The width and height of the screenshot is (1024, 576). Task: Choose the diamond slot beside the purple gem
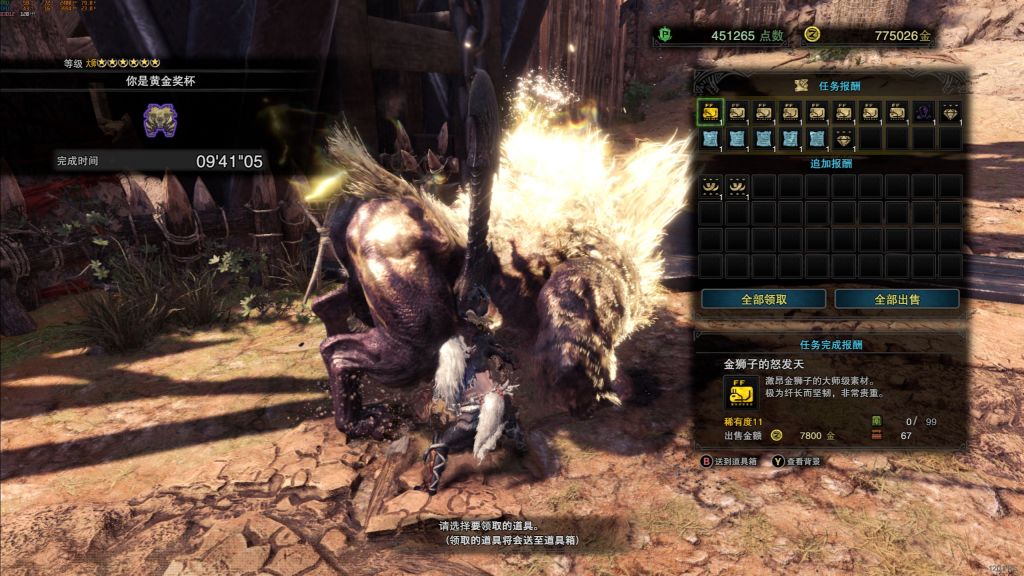[950, 113]
